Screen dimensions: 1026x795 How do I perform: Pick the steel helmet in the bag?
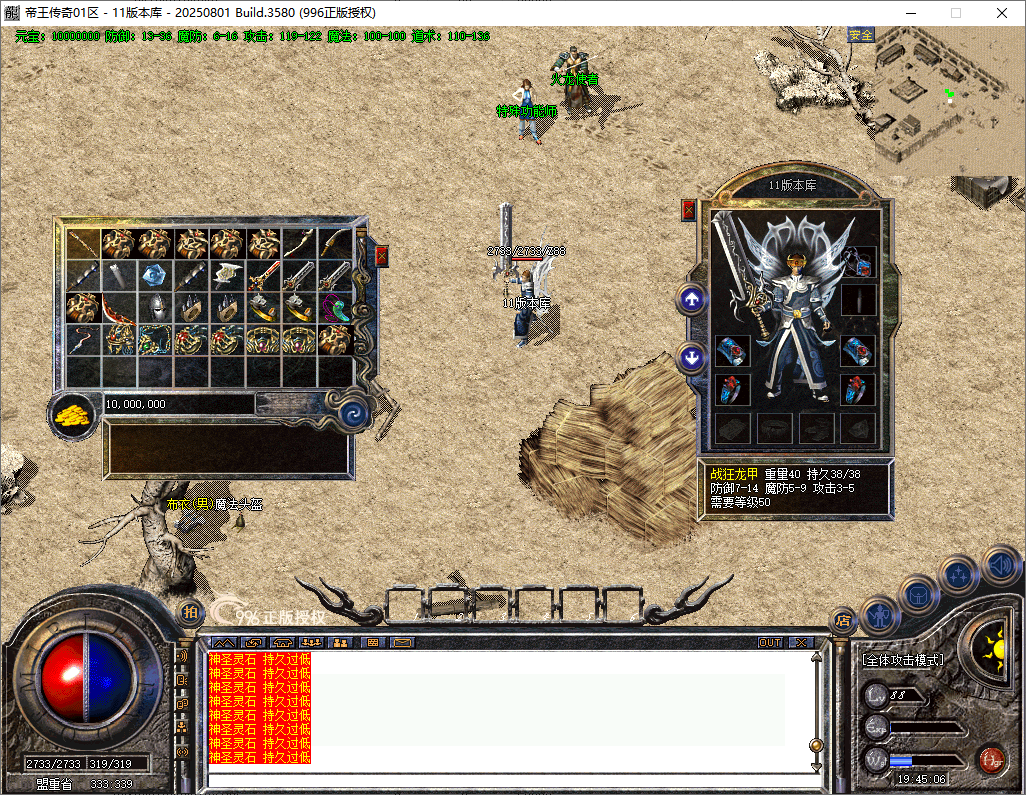(156, 307)
